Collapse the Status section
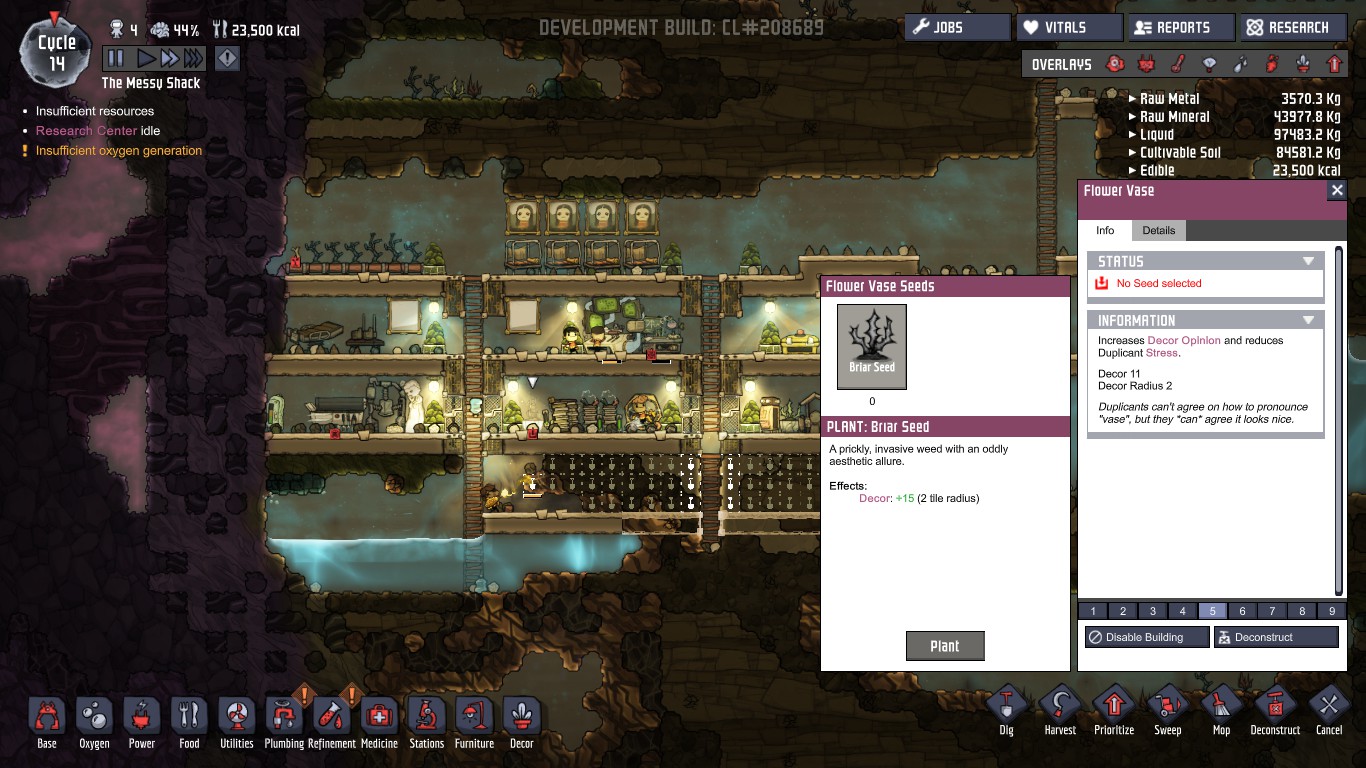Screen dimensions: 1366x768 1308,261
